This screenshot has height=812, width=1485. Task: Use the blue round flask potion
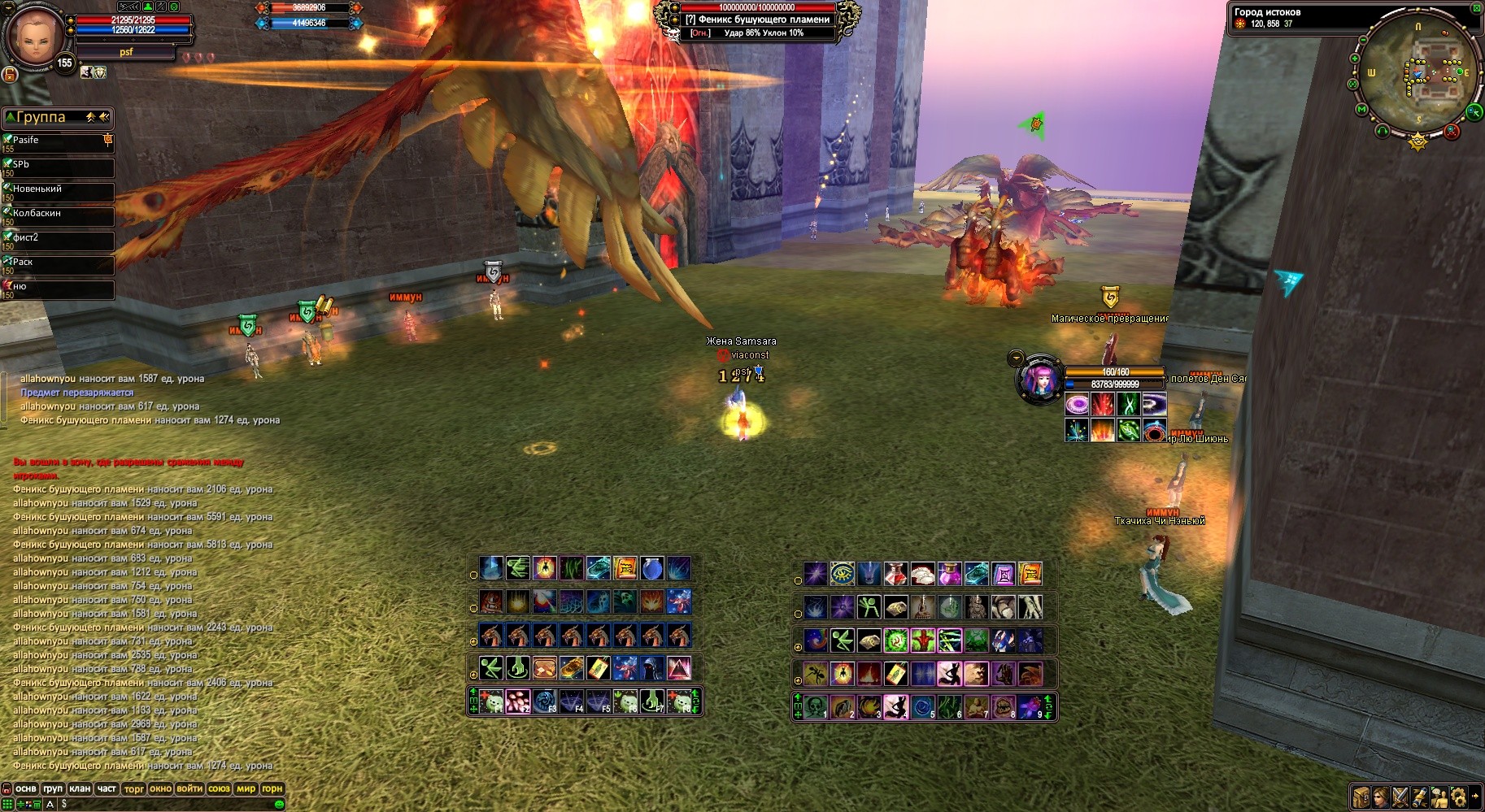click(x=652, y=568)
